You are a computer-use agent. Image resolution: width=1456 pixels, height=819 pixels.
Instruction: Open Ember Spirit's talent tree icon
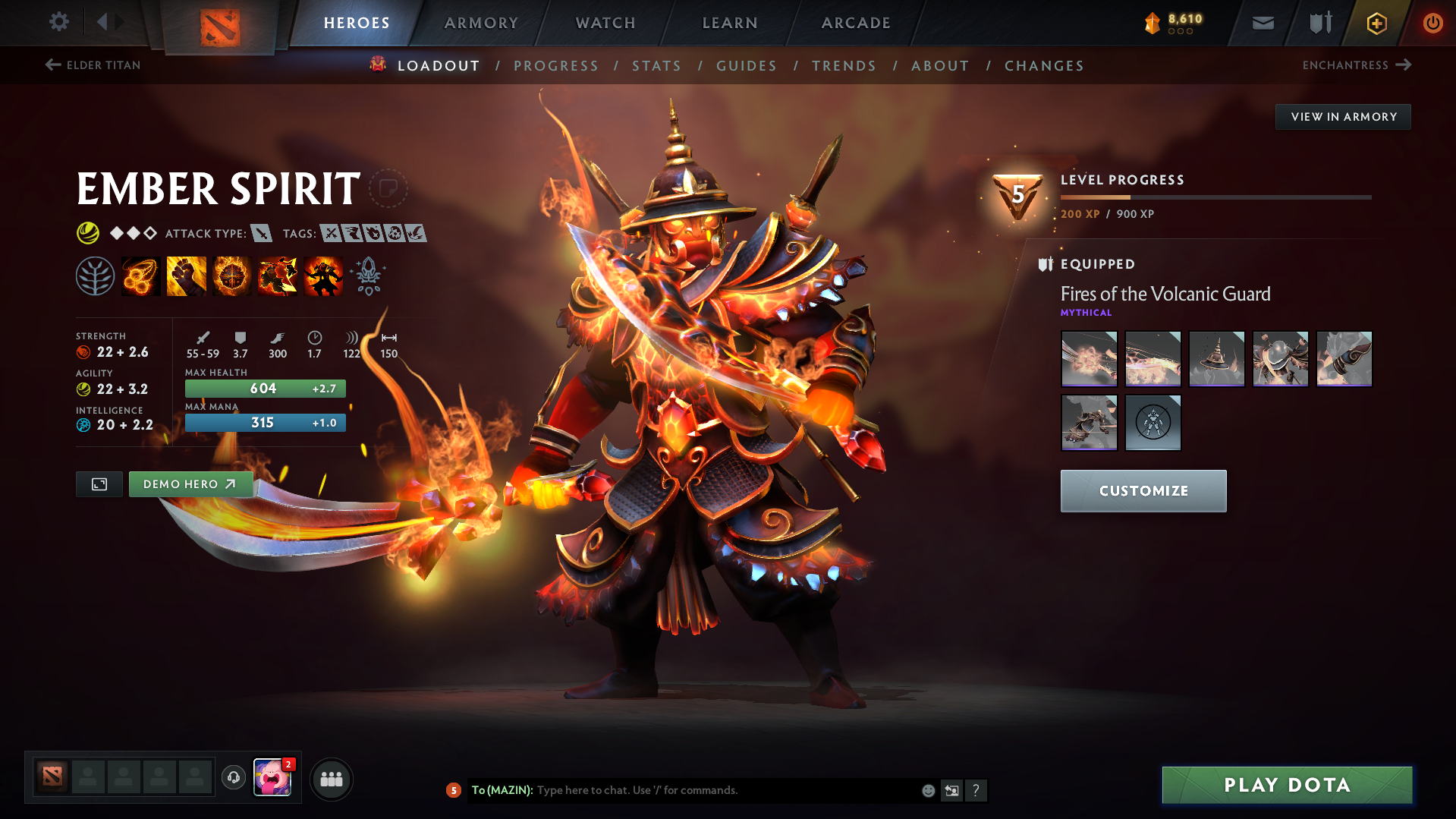[95, 276]
